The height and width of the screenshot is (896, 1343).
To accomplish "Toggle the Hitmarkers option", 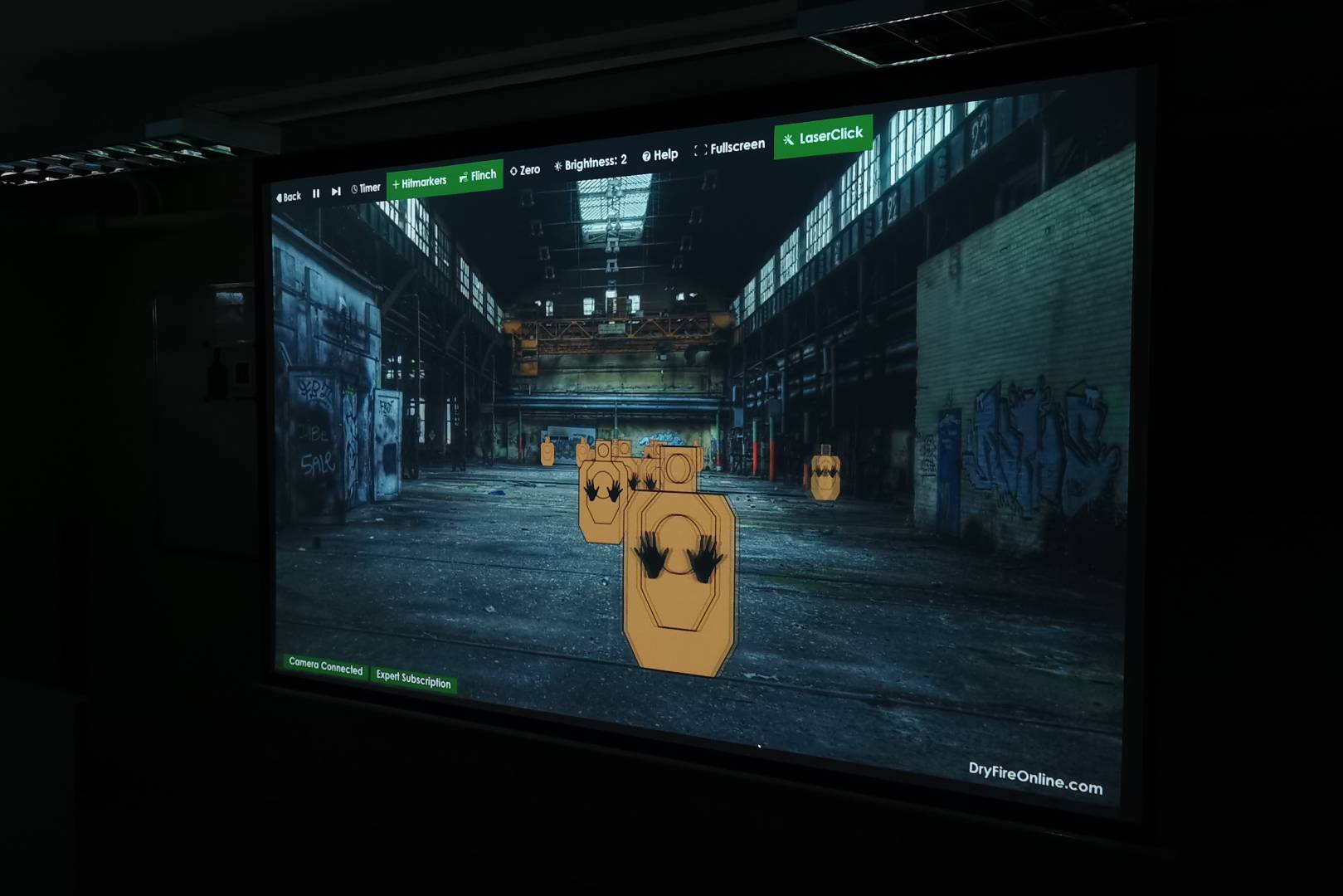I will click(420, 182).
